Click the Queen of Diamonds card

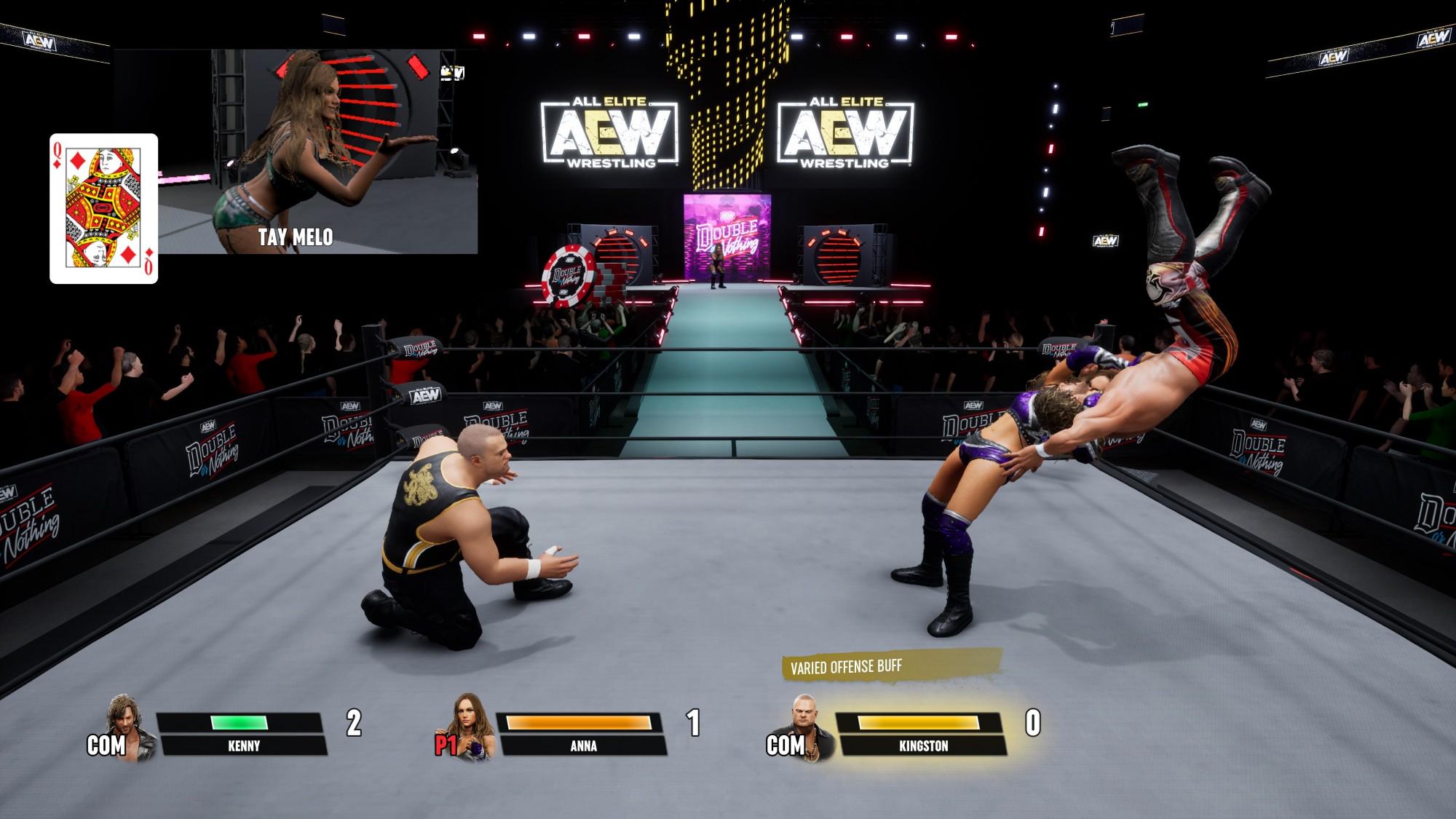point(103,203)
